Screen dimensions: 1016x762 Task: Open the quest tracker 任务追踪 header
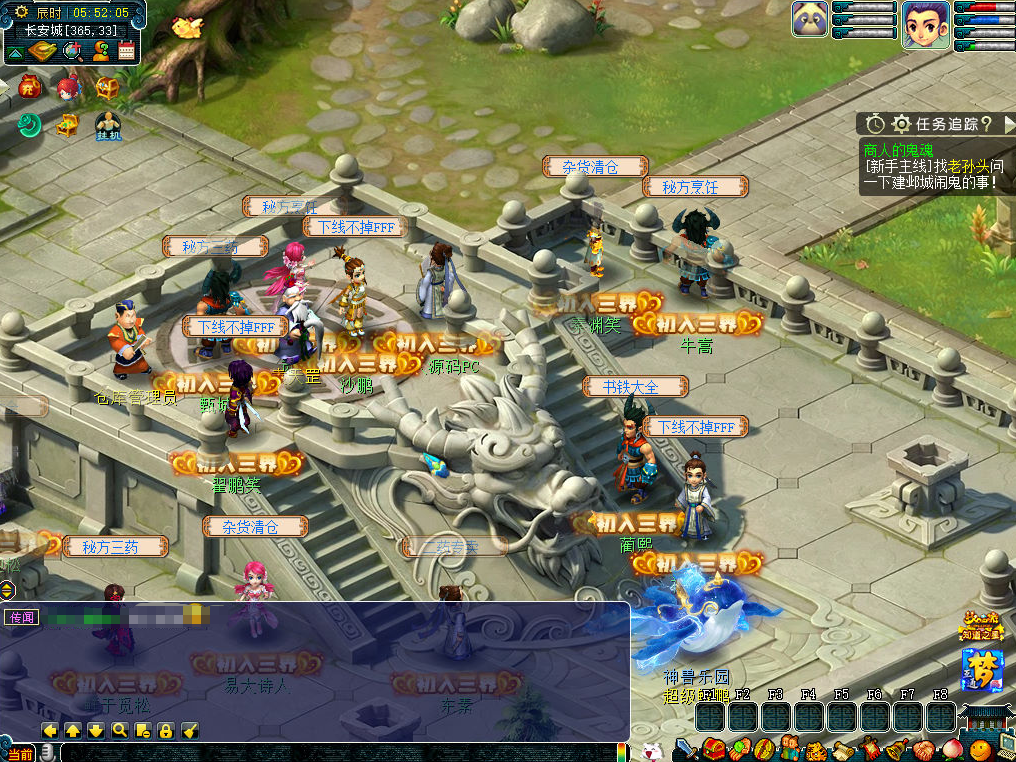point(936,124)
